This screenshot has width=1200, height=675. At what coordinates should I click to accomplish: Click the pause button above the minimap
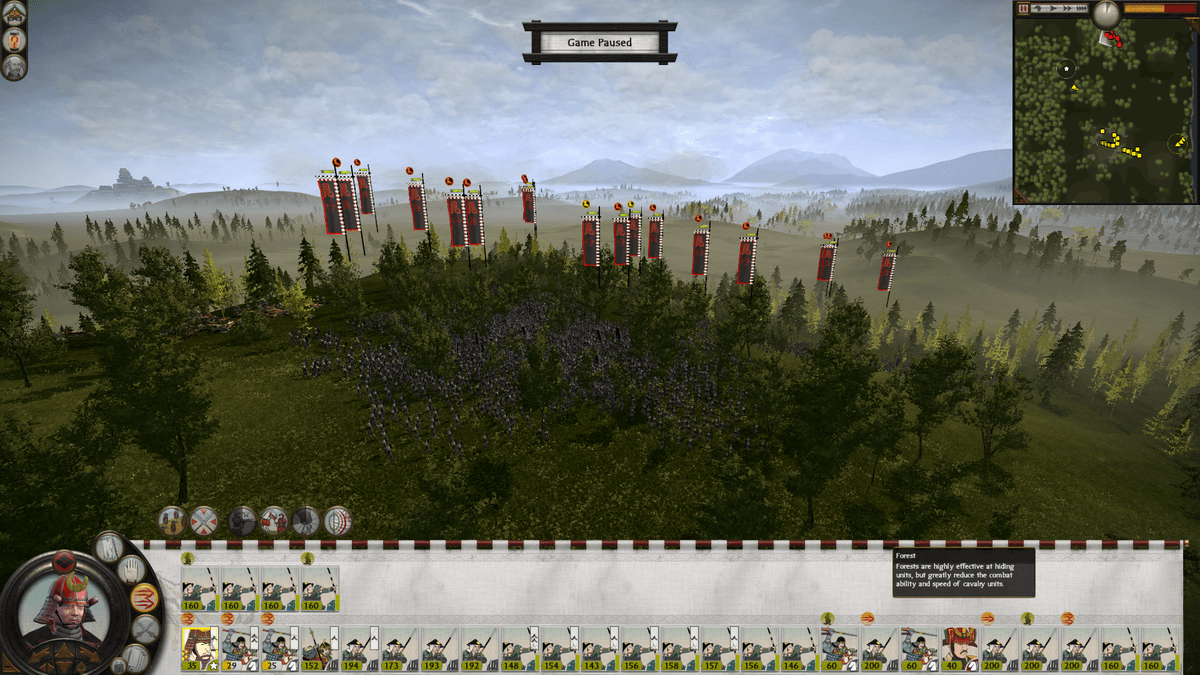[1022, 8]
